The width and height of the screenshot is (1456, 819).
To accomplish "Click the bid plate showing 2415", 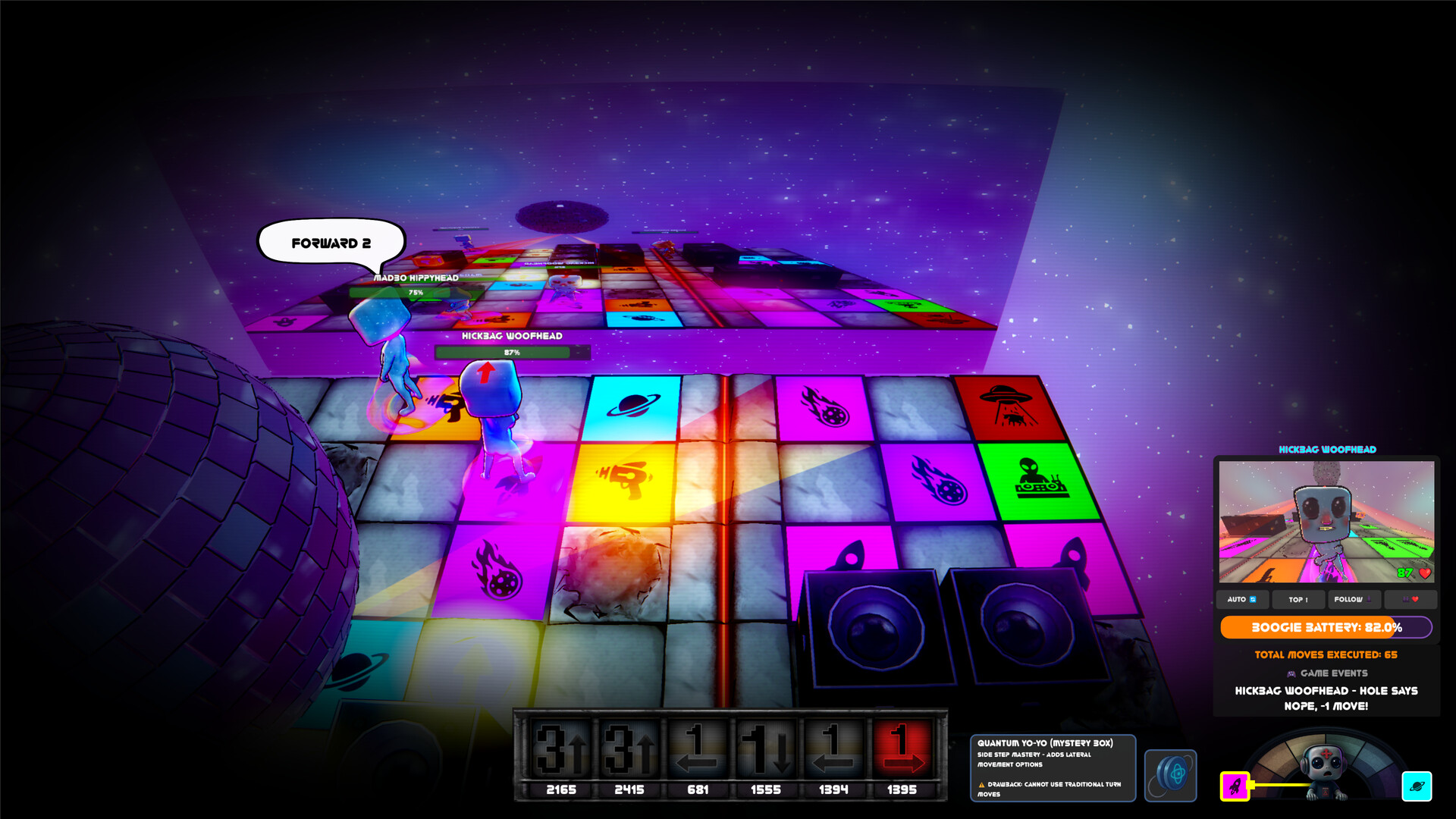I will coord(628,789).
